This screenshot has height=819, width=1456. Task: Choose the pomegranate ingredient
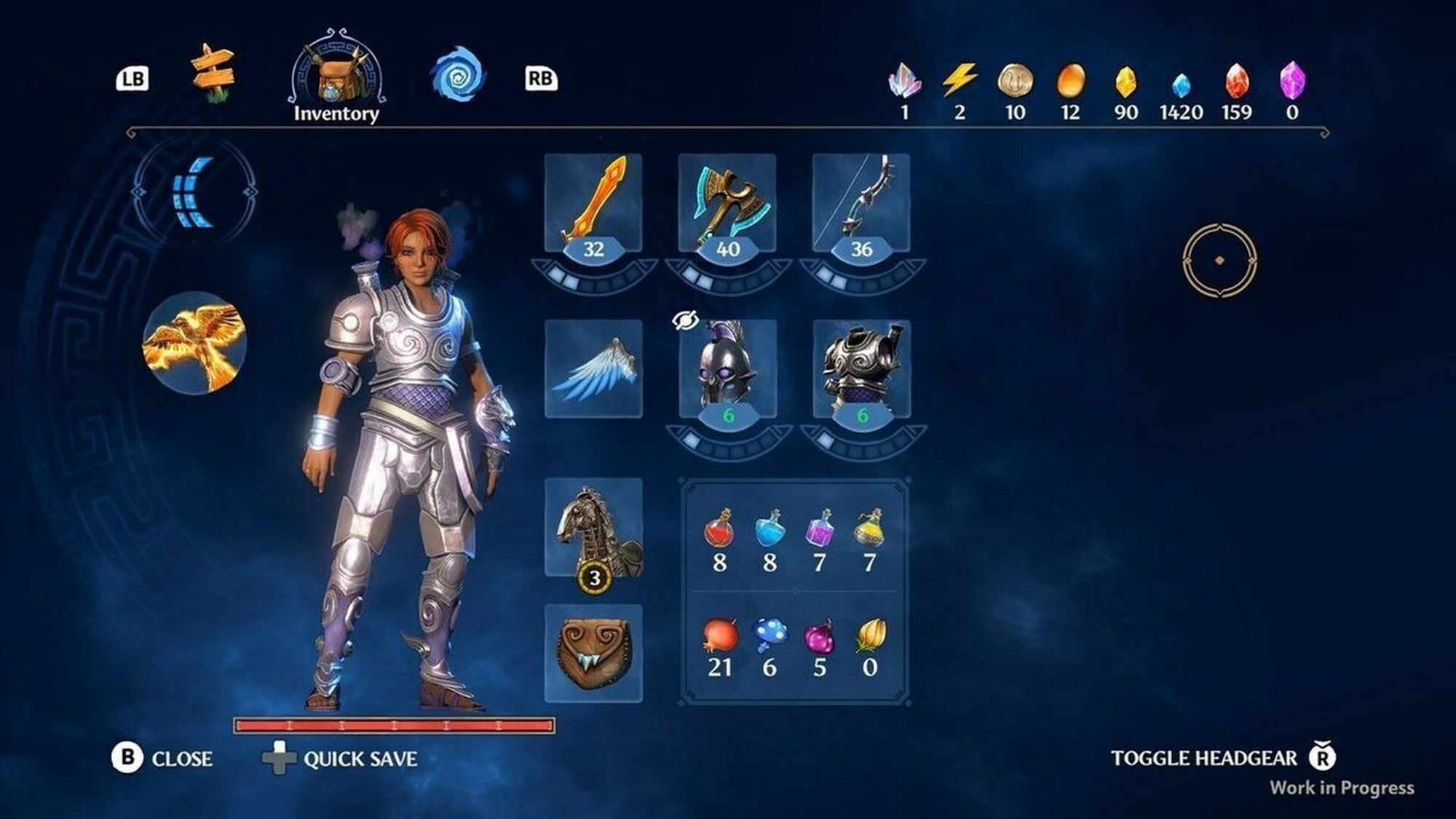[720, 636]
